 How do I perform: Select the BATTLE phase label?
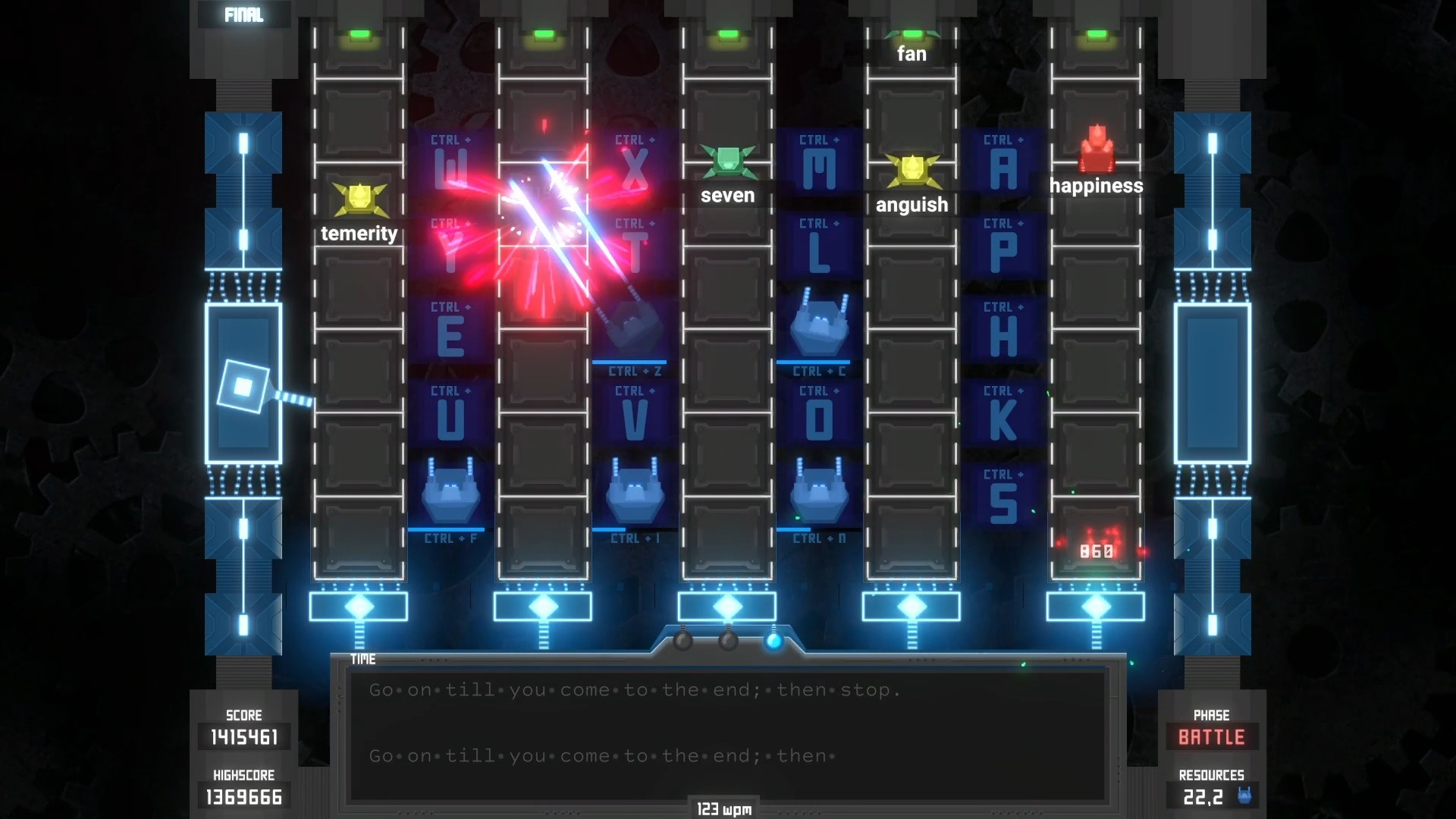[1211, 736]
